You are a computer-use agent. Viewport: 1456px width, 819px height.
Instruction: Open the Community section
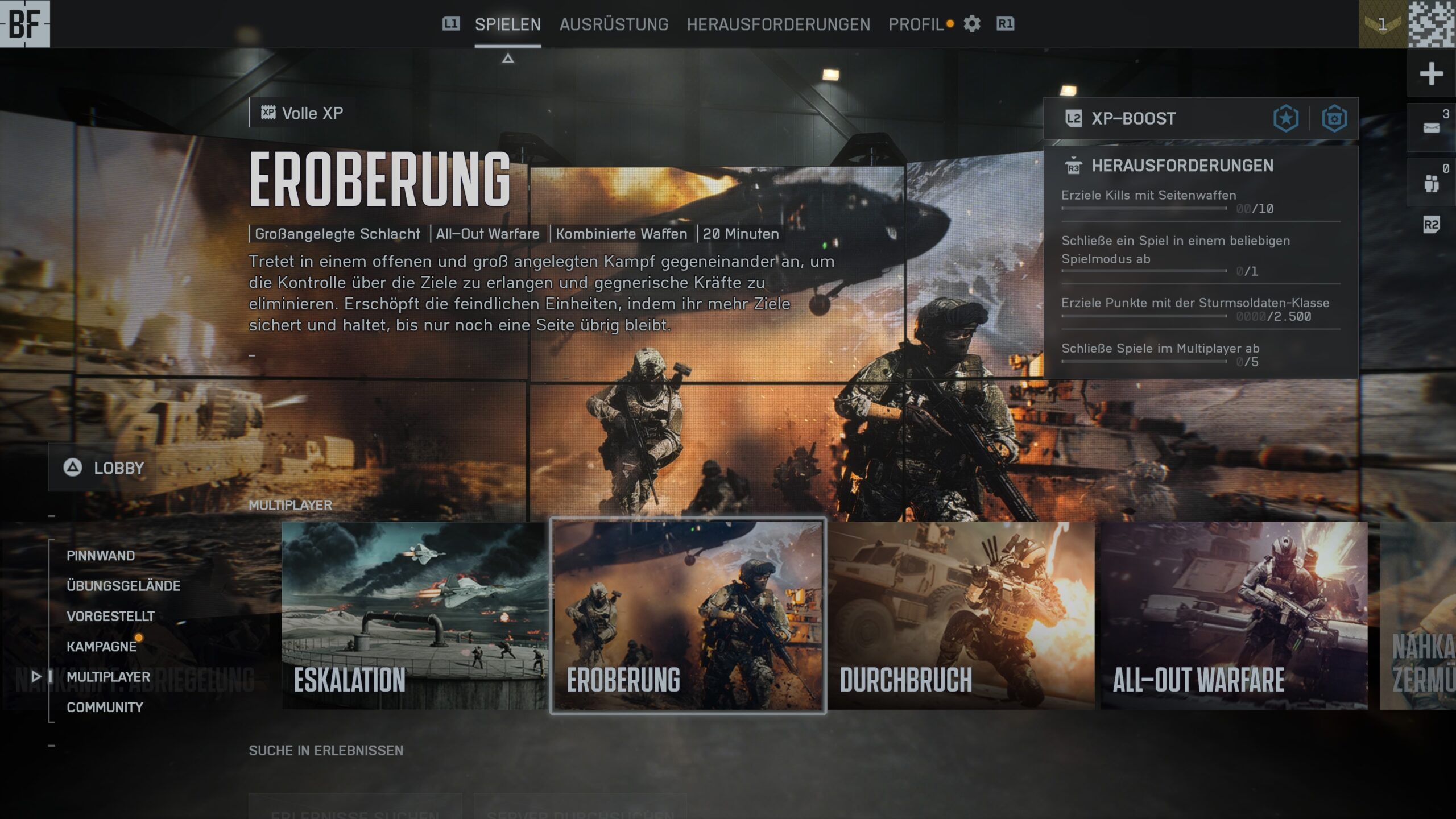click(105, 707)
